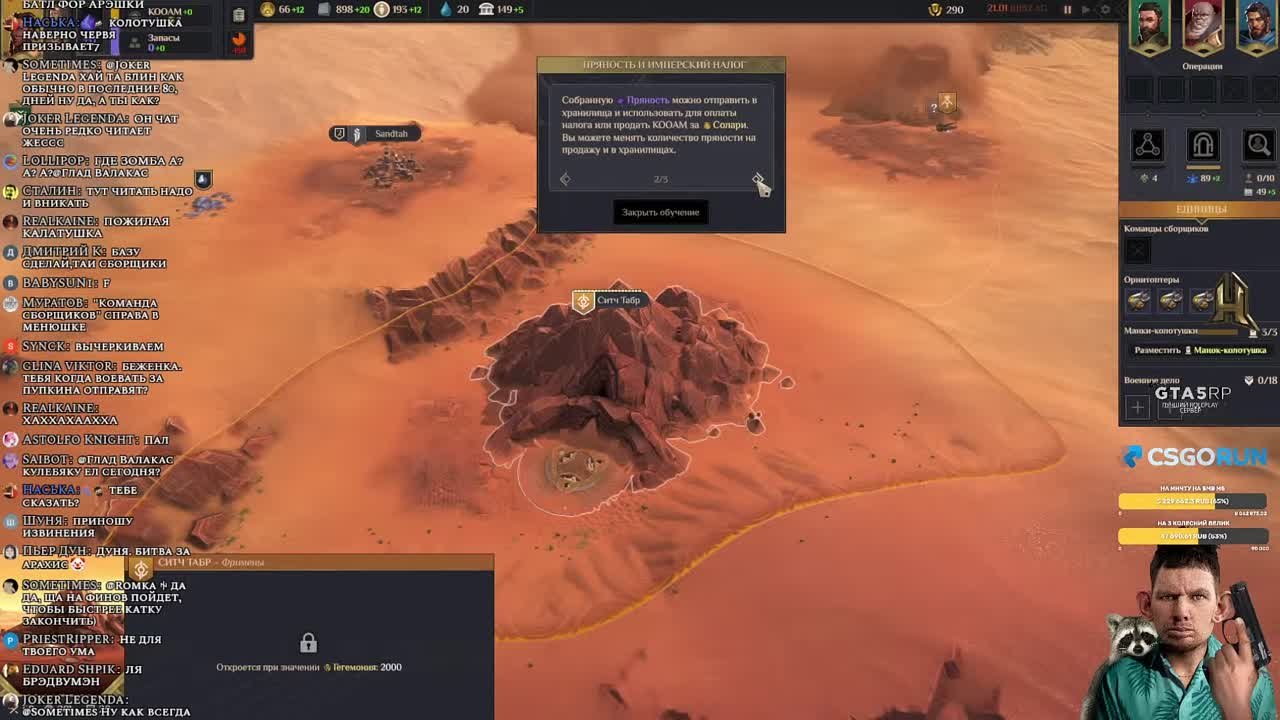Place a thumper with "Разместить Манок-колотушка"
The image size is (1280, 720).
coord(1200,350)
